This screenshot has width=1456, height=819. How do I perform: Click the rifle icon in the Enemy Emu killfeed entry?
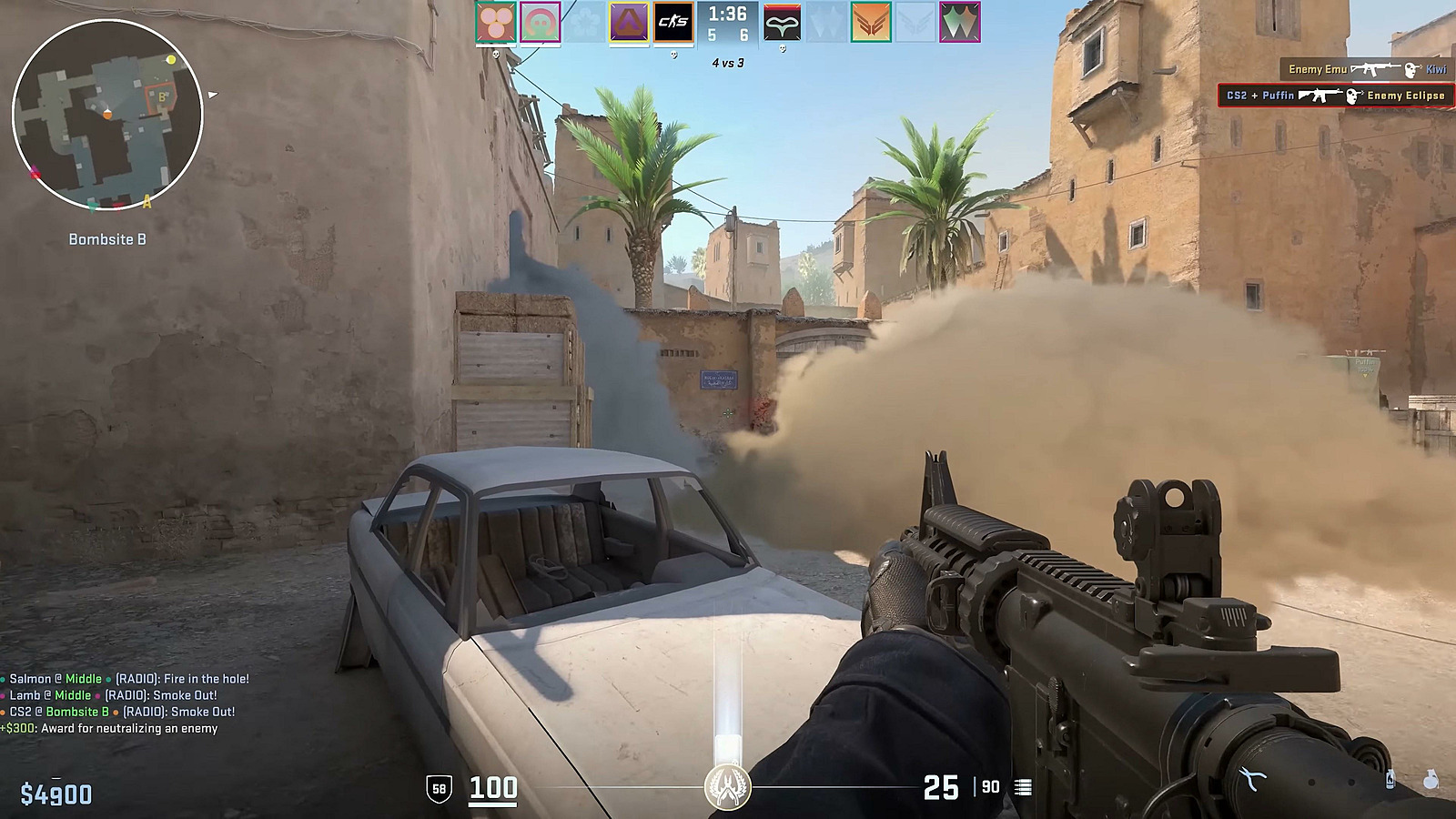(1374, 68)
